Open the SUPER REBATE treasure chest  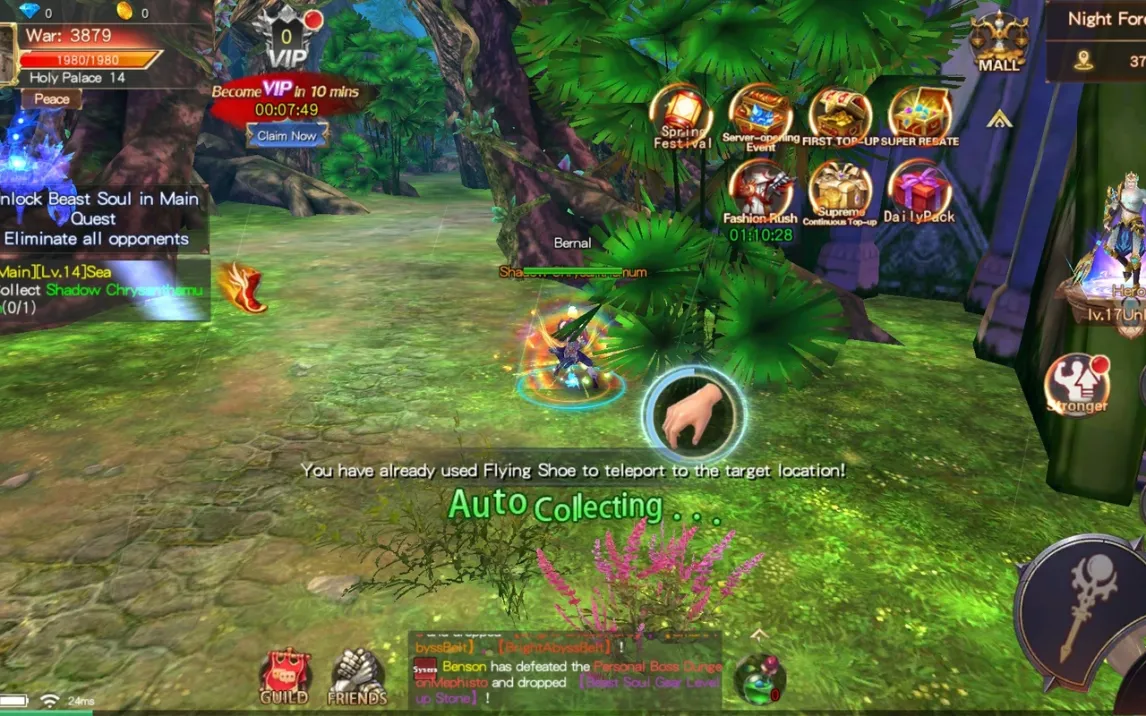tap(919, 115)
